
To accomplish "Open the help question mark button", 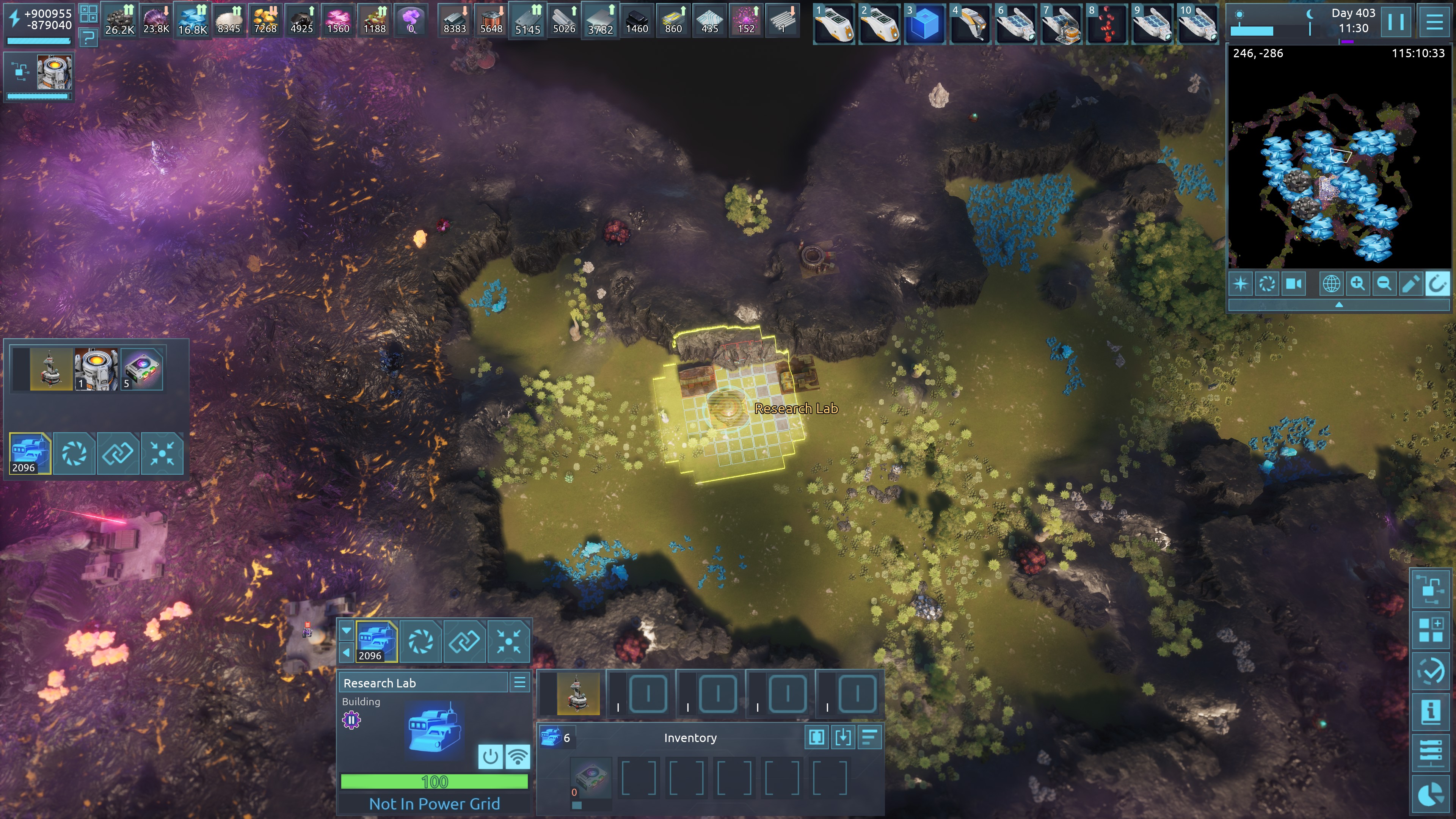I will pos(88,38).
